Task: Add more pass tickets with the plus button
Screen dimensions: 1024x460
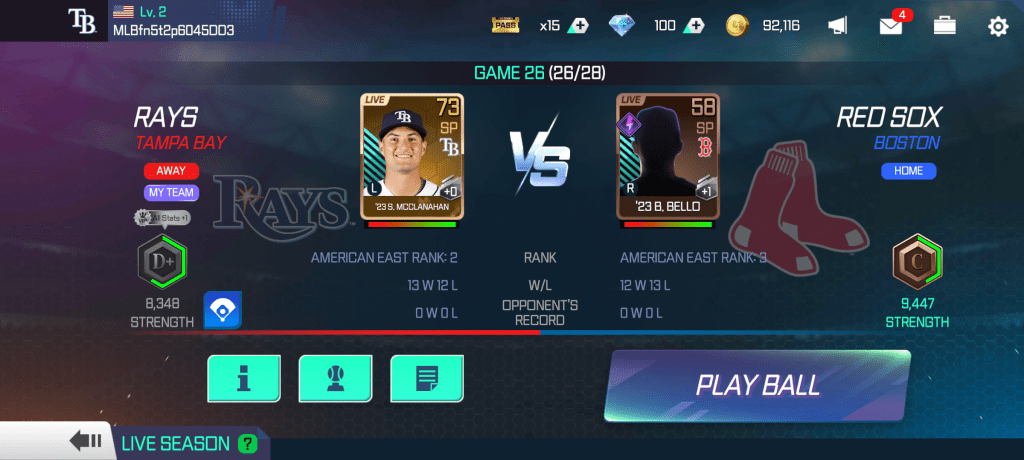Action: [x=577, y=26]
